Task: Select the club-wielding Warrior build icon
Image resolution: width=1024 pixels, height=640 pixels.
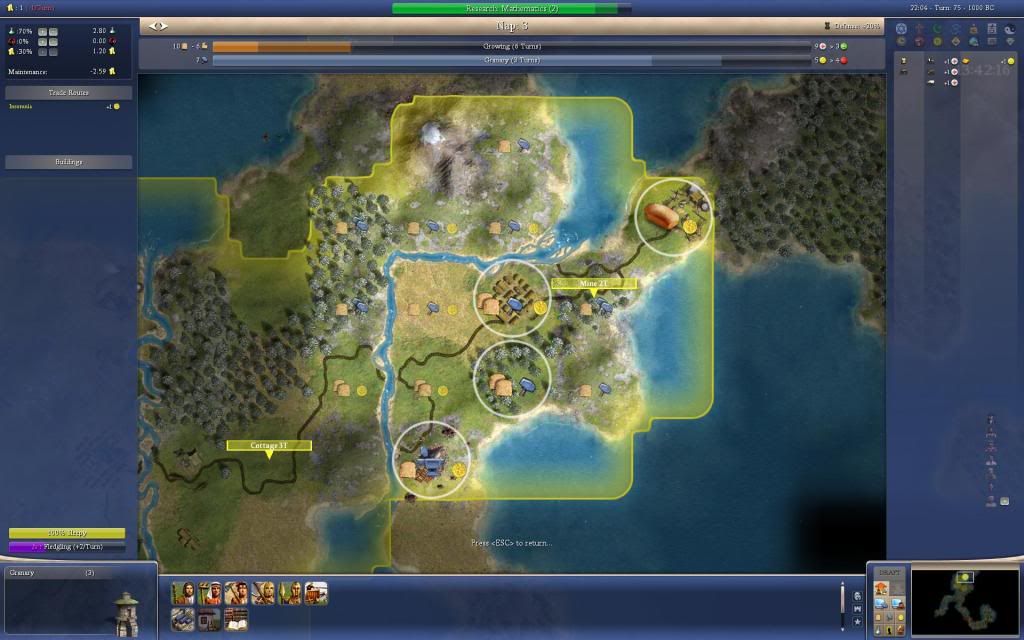Action: click(x=236, y=594)
